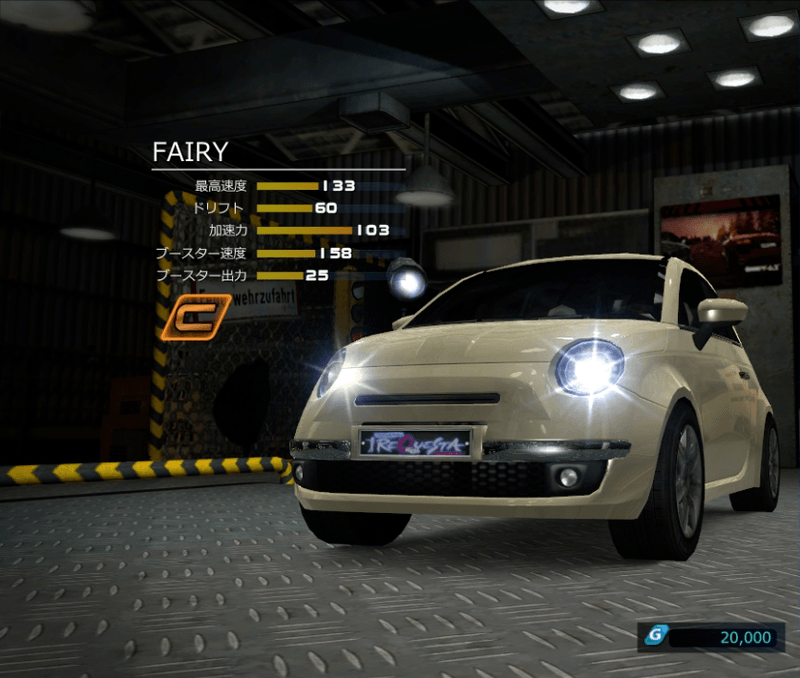Select the blue G currency icon
This screenshot has height=678, width=800.
(x=656, y=636)
